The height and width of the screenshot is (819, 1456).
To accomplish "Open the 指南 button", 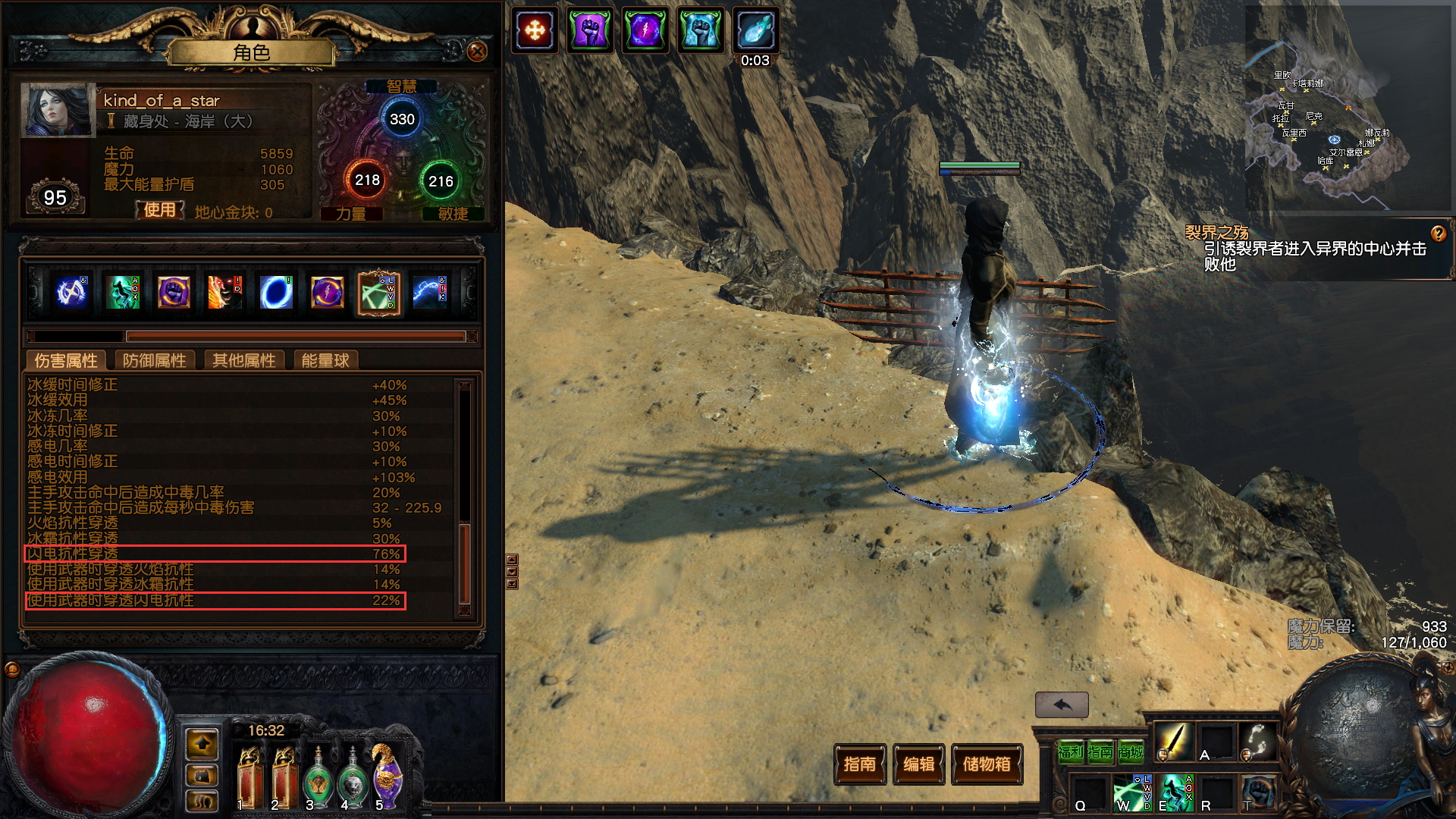I will (x=859, y=764).
